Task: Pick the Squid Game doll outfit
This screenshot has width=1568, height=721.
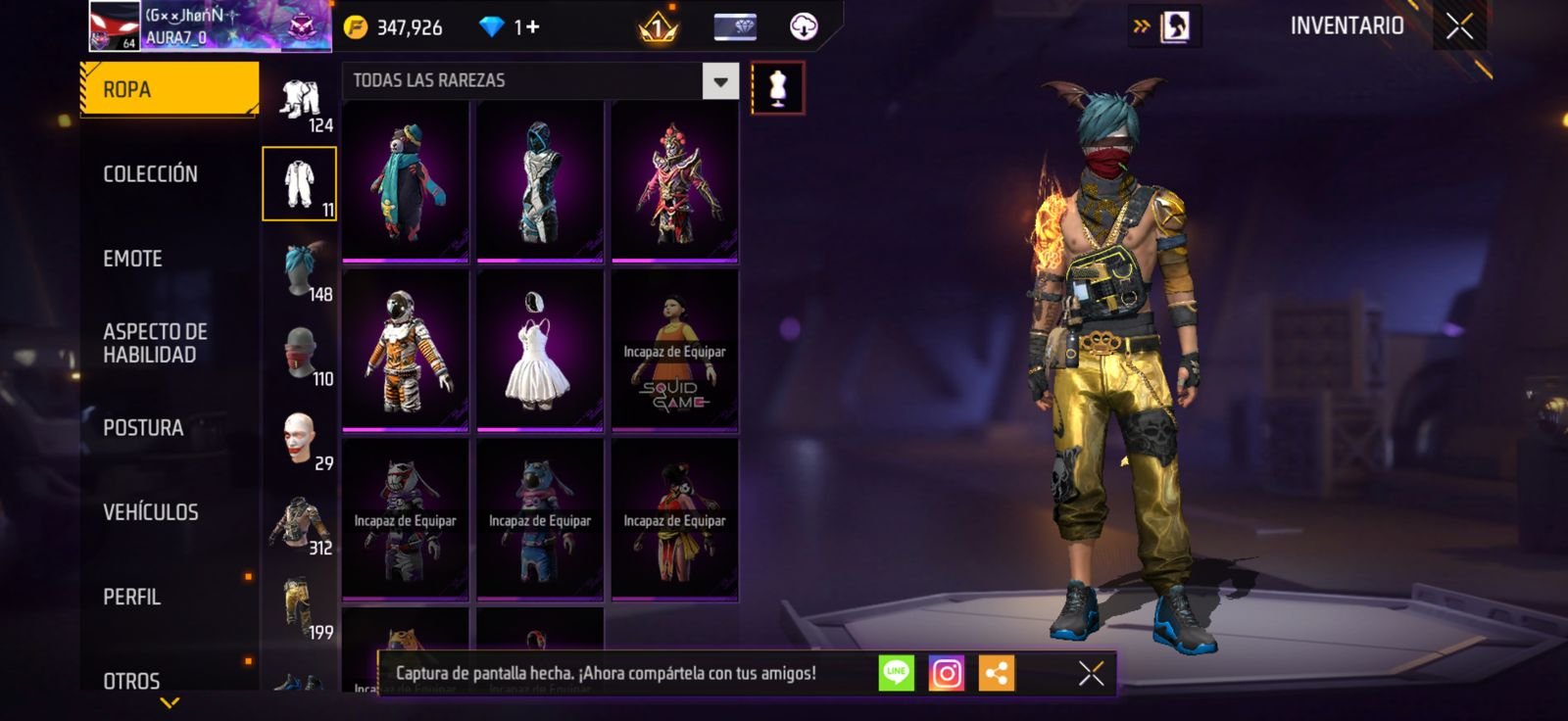Action: 674,350
